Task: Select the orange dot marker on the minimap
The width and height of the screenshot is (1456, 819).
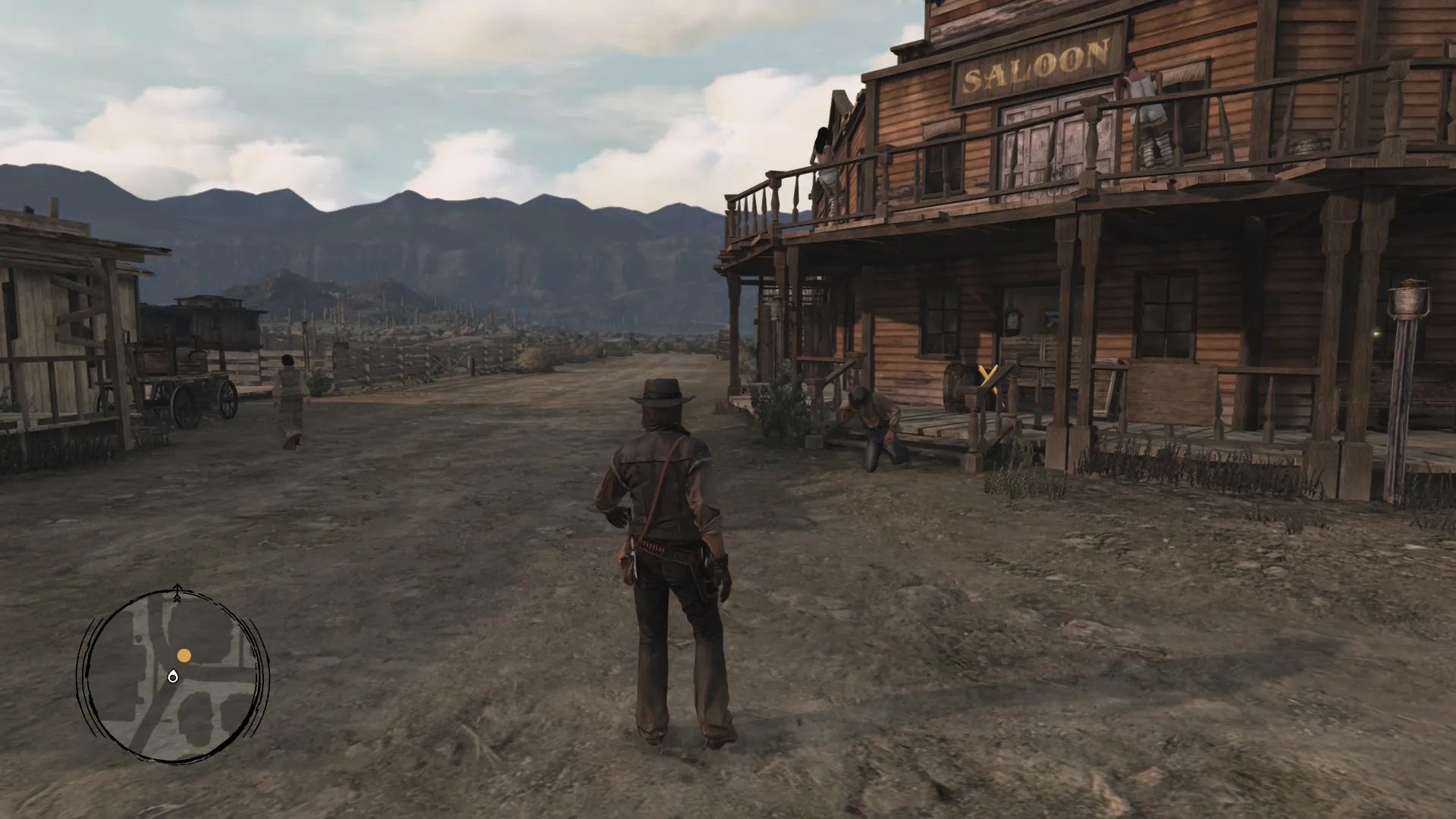Action: [x=184, y=655]
